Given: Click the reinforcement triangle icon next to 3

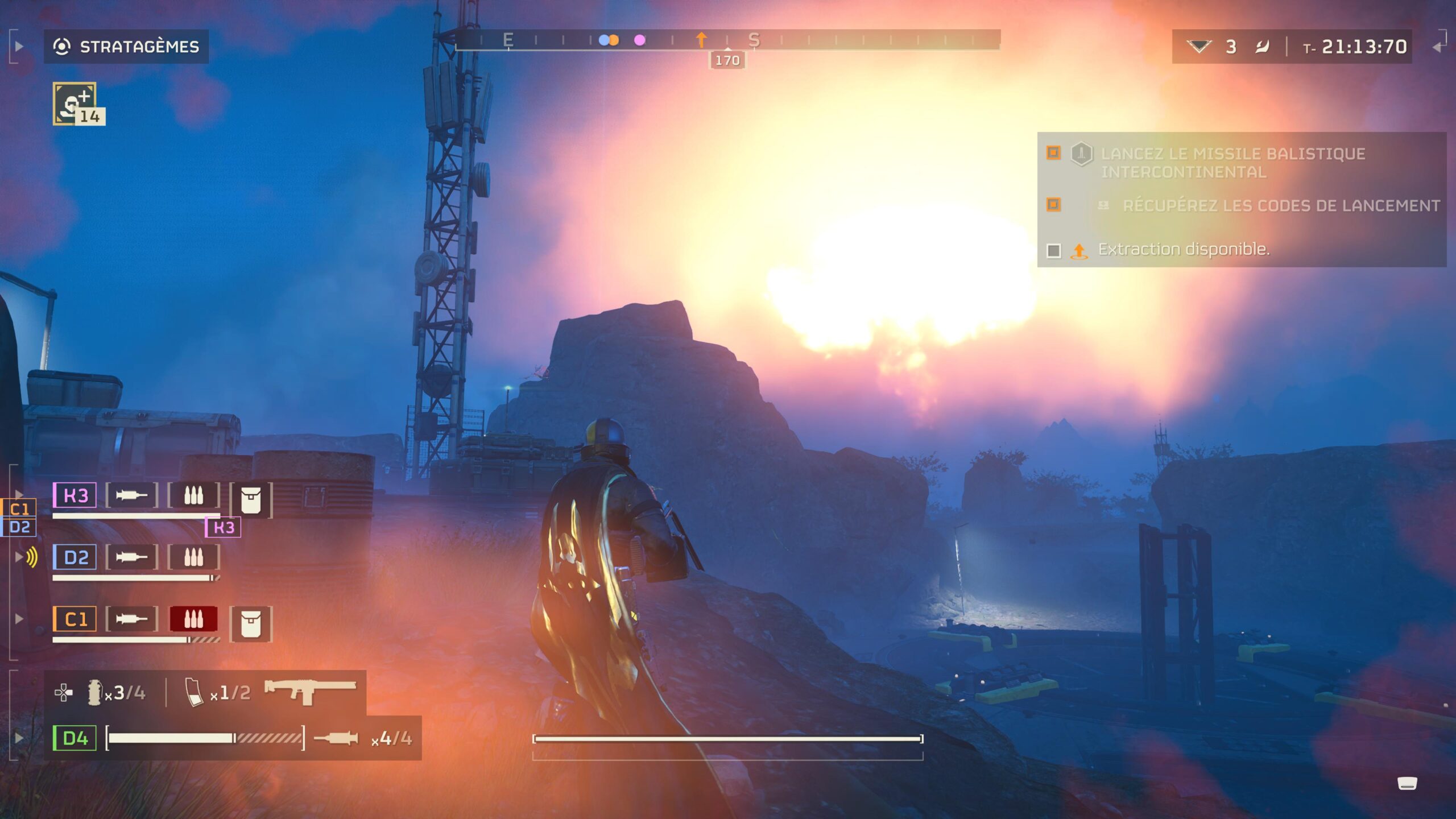Looking at the screenshot, I should pos(1200,47).
